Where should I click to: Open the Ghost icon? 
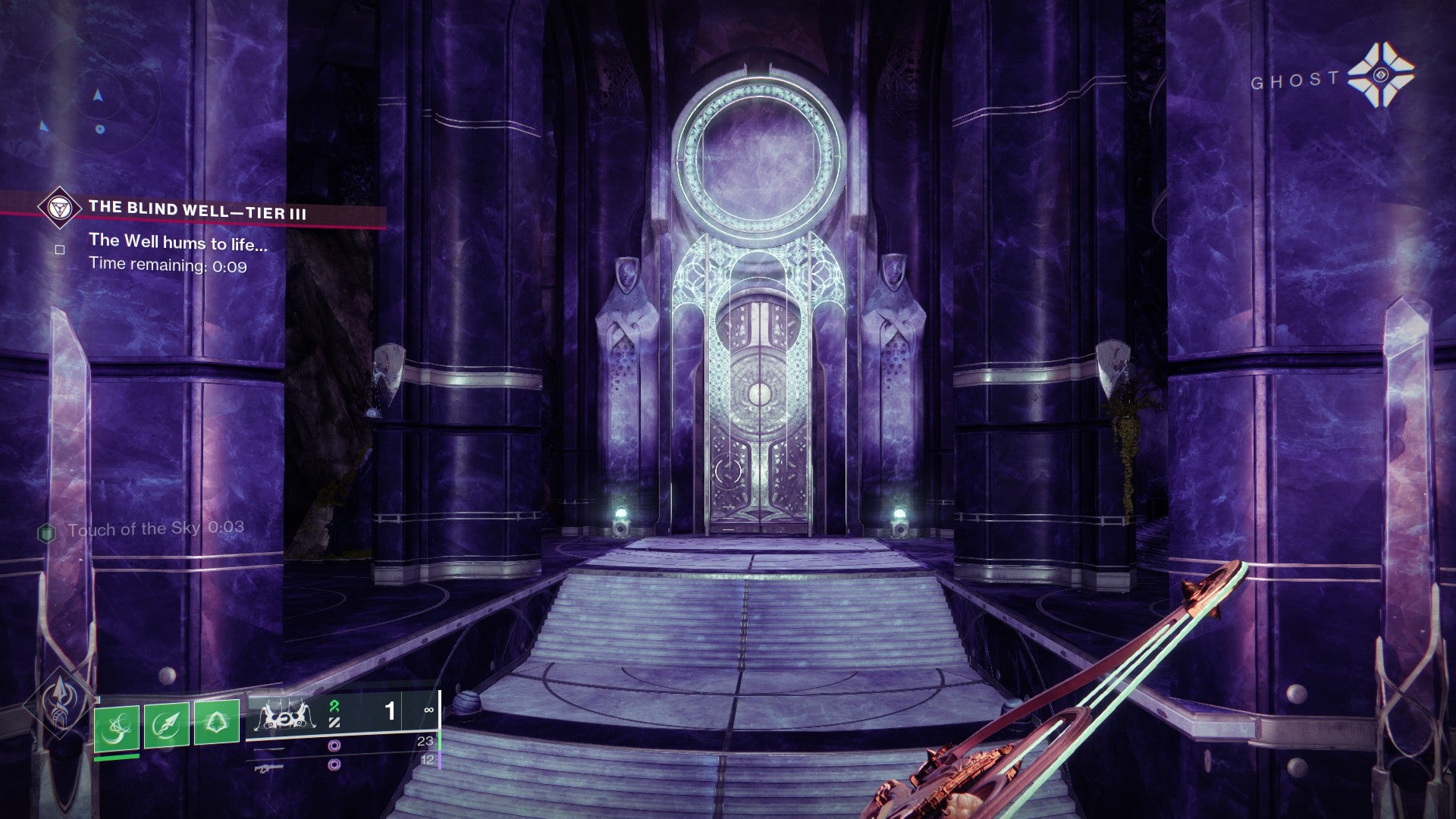pyautogui.click(x=1380, y=75)
